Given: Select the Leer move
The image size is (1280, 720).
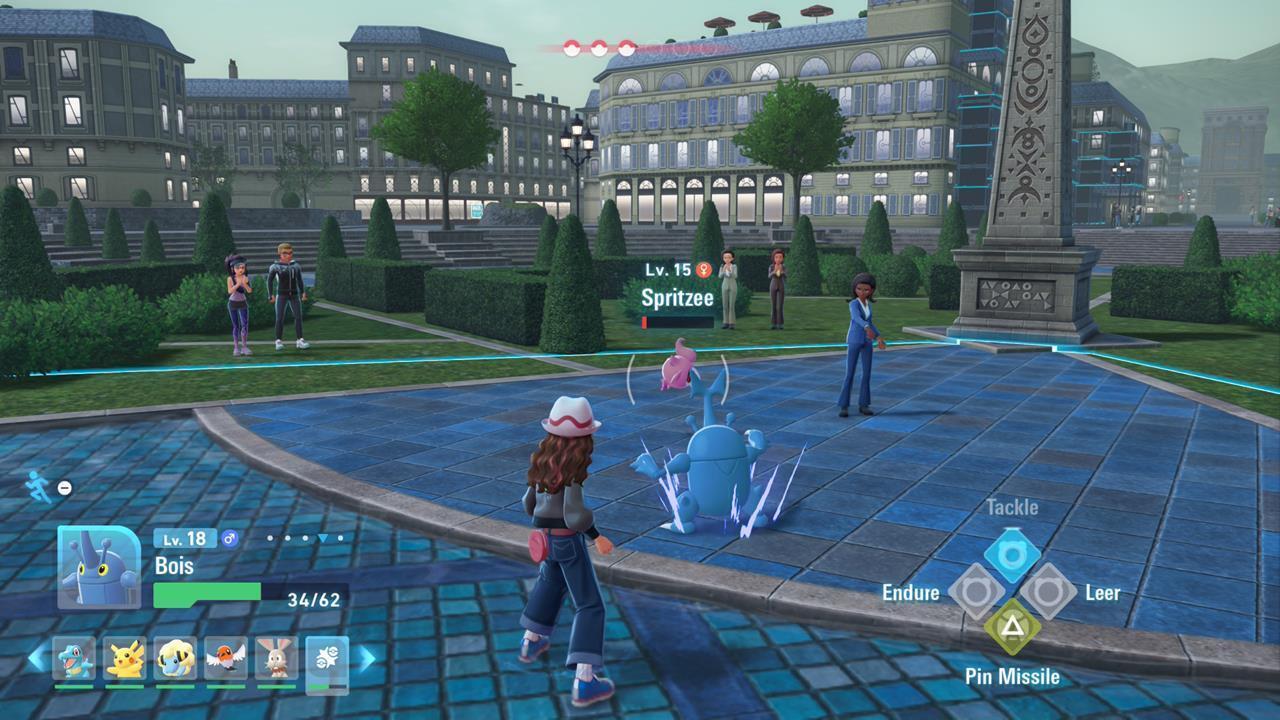Looking at the screenshot, I should [1047, 591].
